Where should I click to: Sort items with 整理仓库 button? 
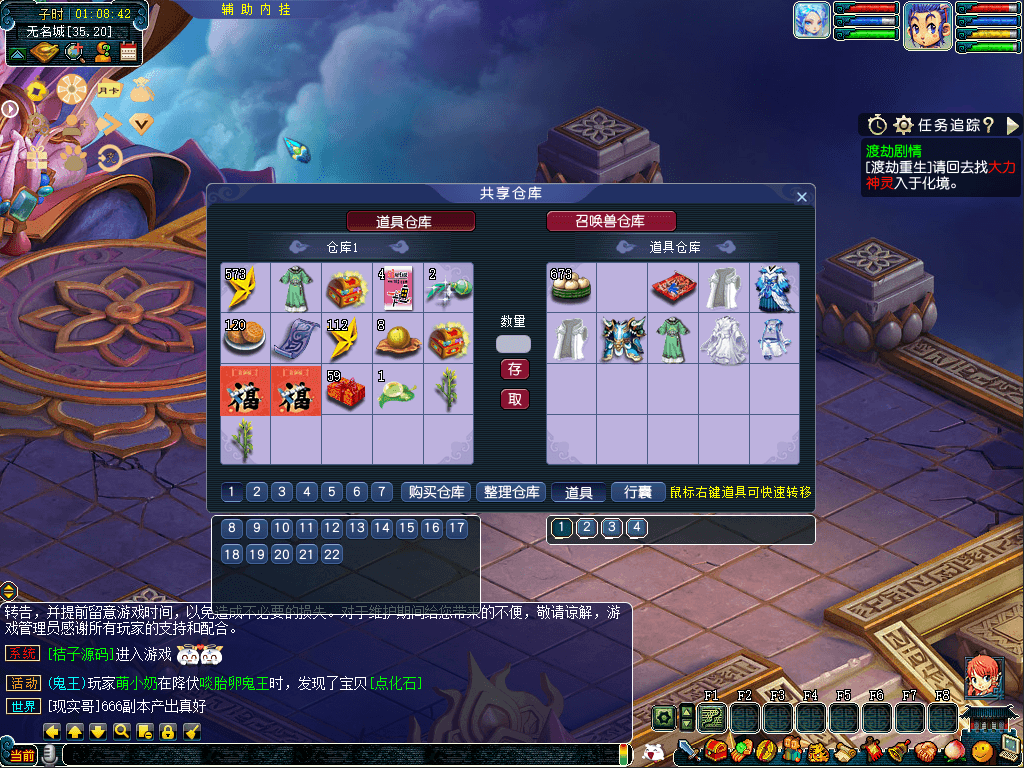pos(511,492)
